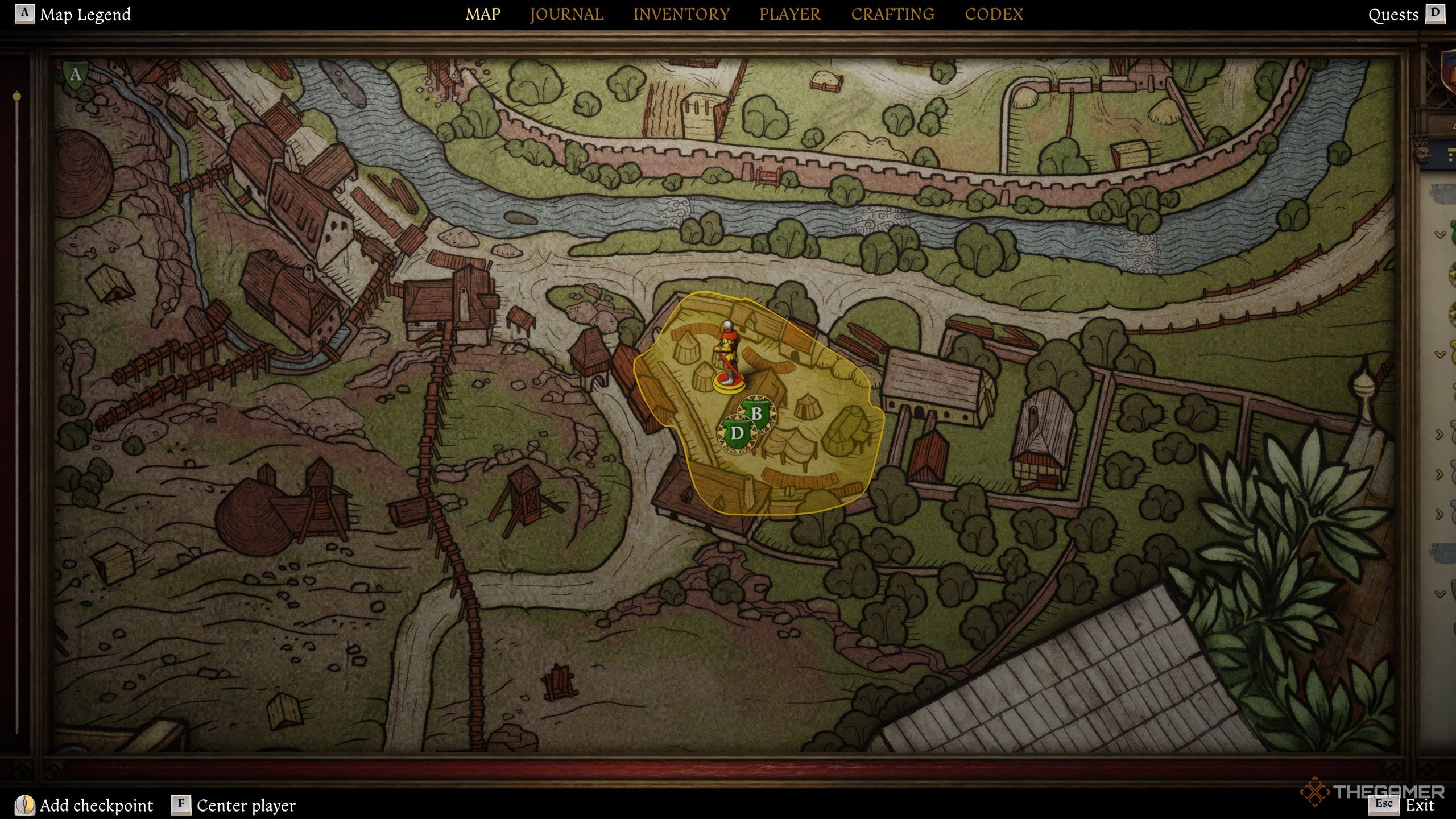1456x819 pixels.
Task: Click the green B quest marker
Action: point(757,413)
